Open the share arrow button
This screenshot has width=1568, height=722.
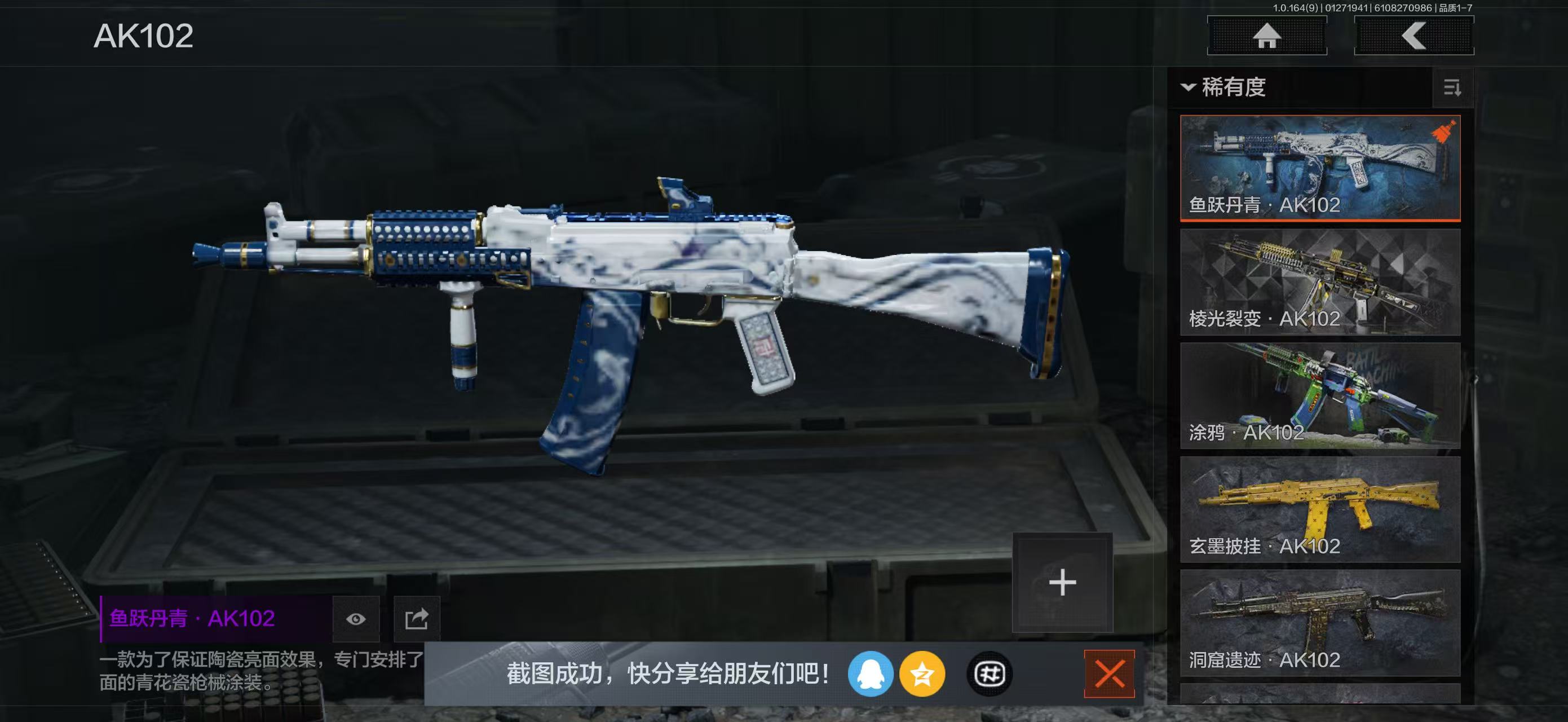pyautogui.click(x=416, y=619)
